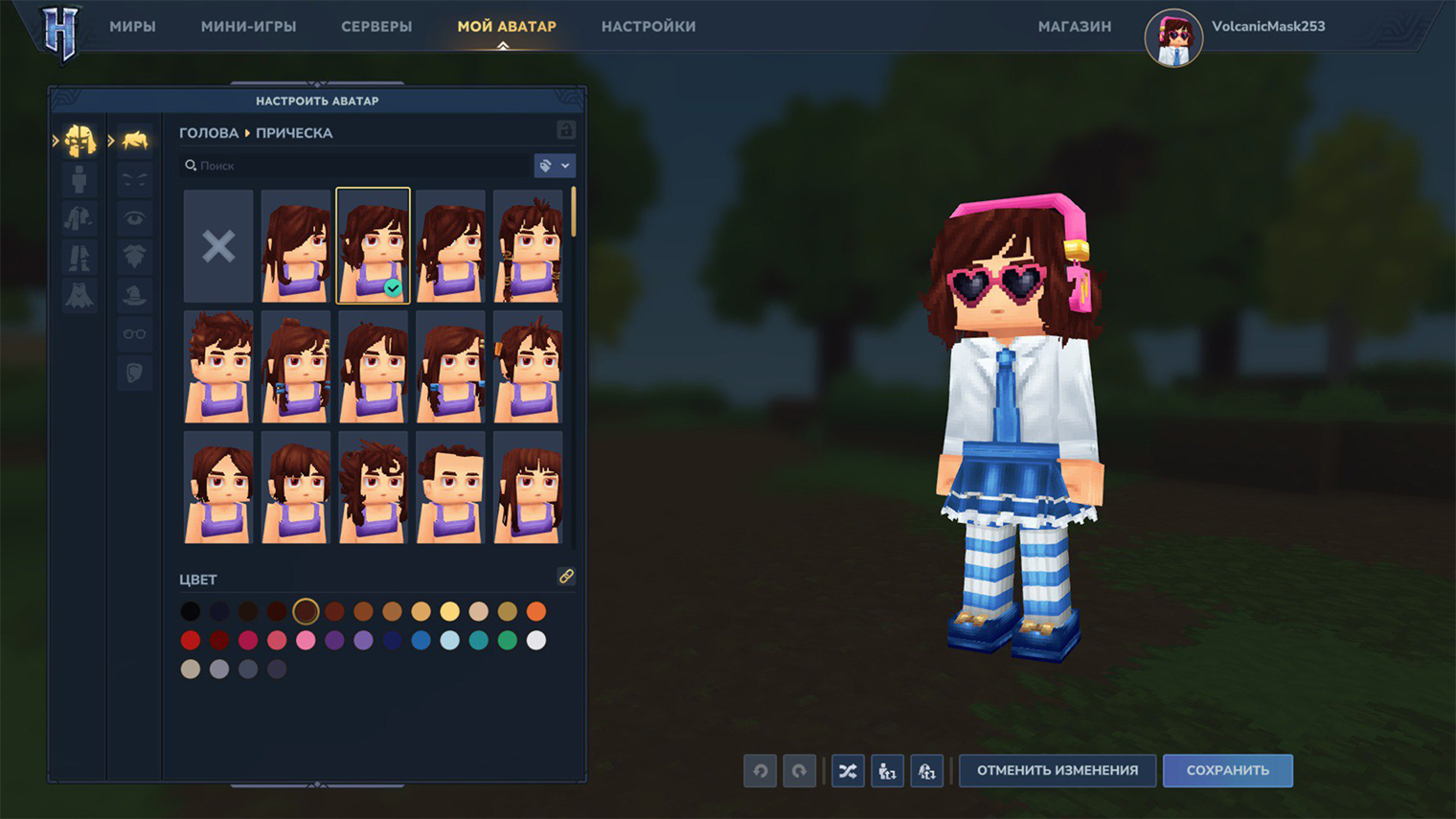Choose the black hair color swatch
The image size is (1456, 819).
point(191,611)
